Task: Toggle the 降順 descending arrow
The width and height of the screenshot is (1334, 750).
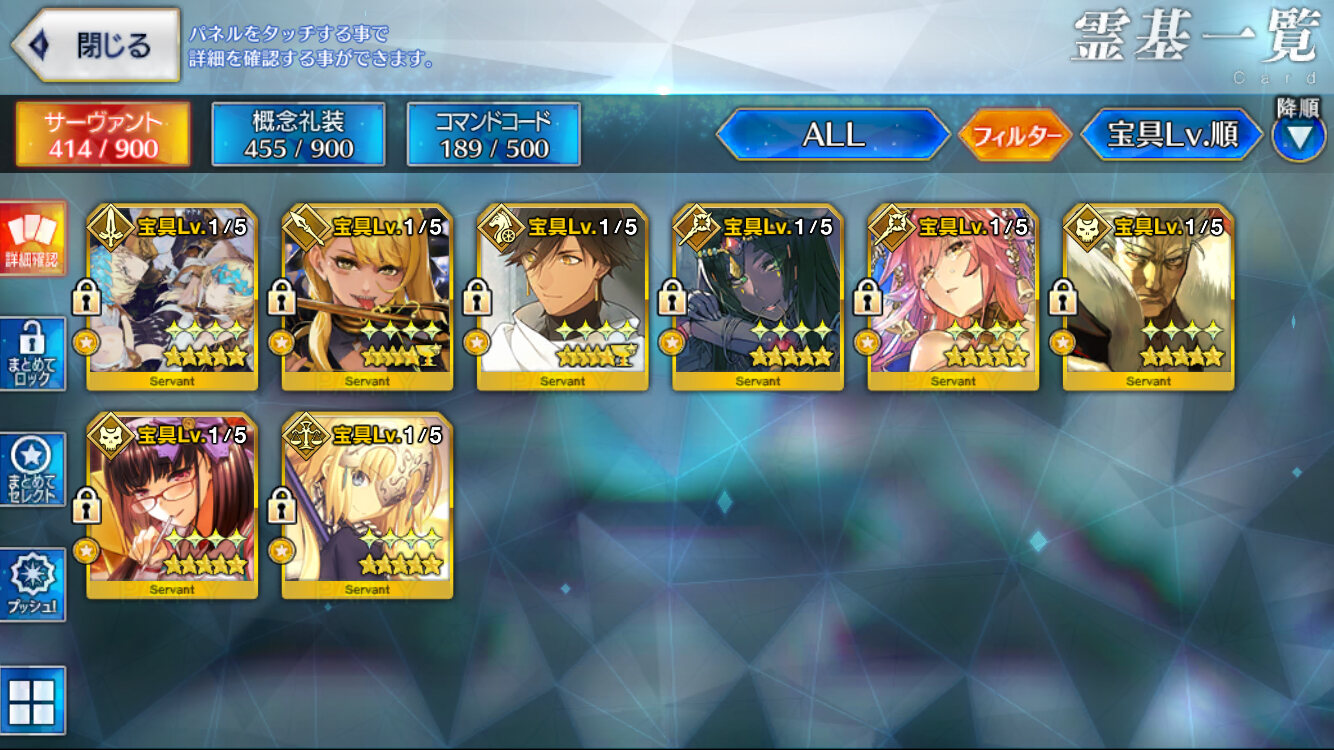Action: (1298, 135)
